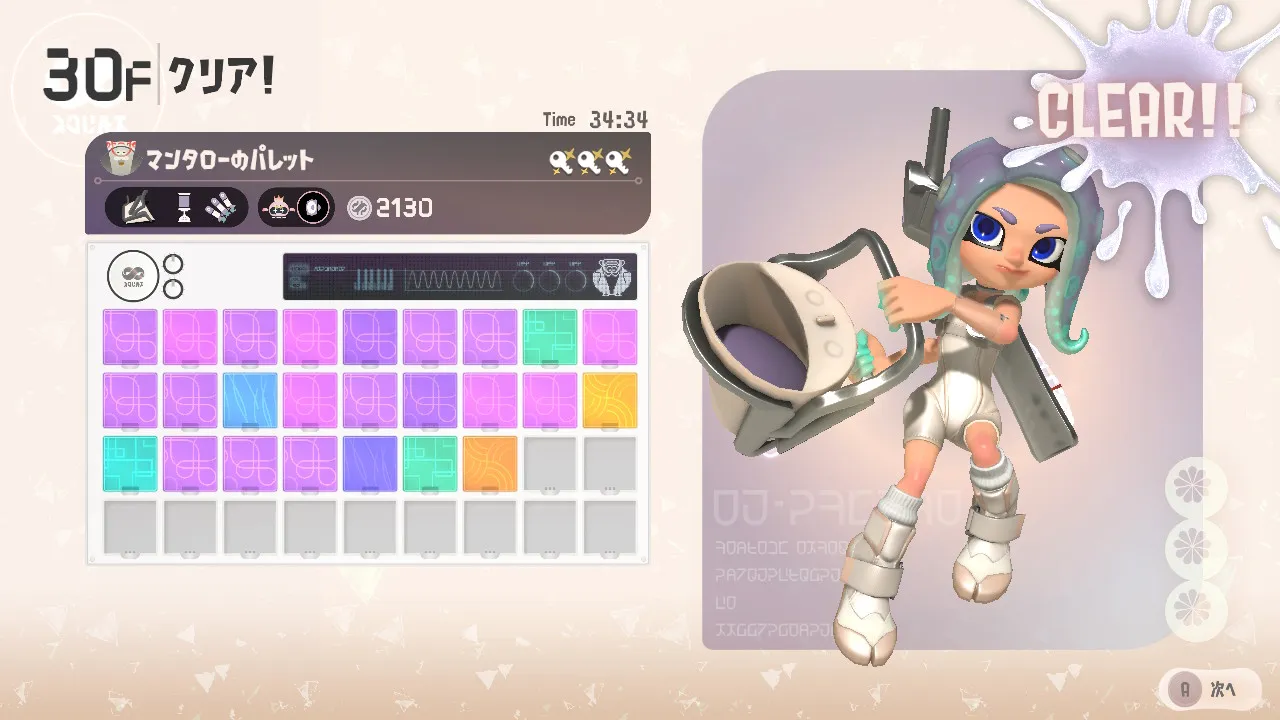Click the sky-blue chip among the purple chips
This screenshot has width=1280, height=720.
coord(250,400)
